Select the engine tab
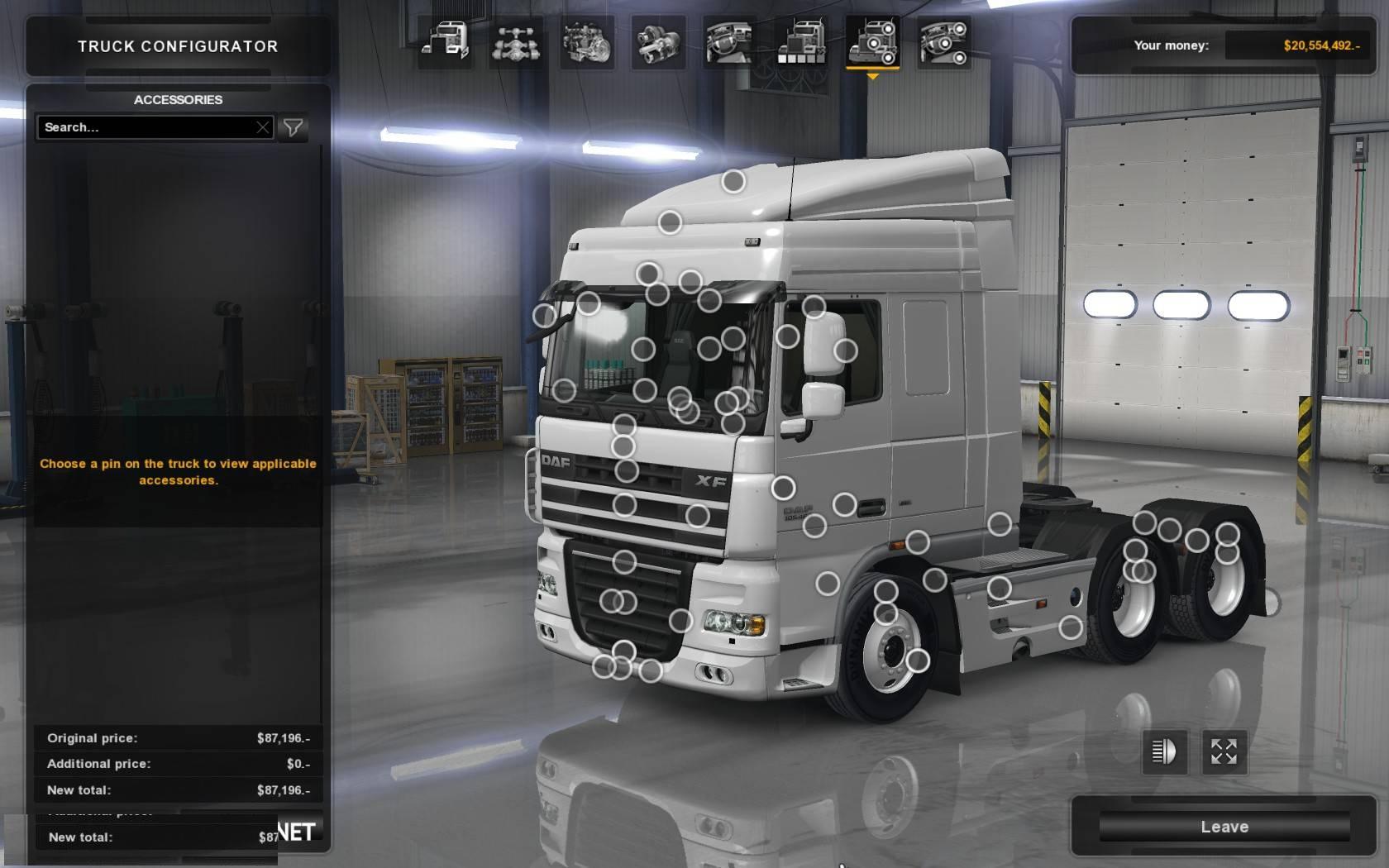Screen dimensions: 1389x868 click(587, 42)
